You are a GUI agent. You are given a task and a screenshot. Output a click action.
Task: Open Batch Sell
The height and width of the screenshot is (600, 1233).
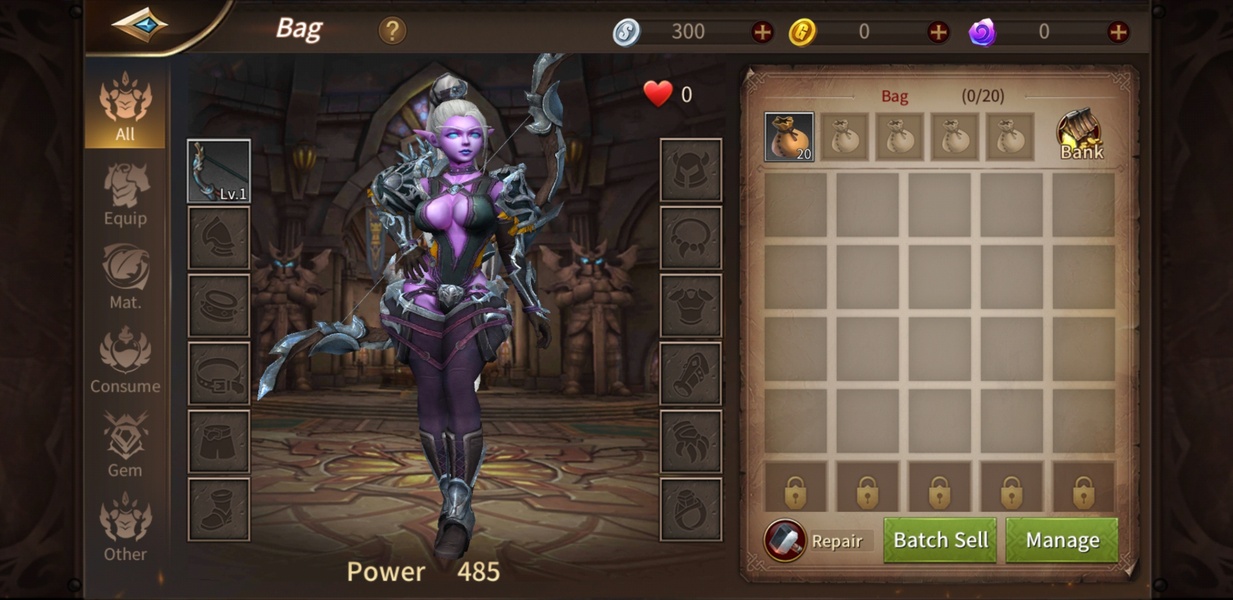click(940, 540)
